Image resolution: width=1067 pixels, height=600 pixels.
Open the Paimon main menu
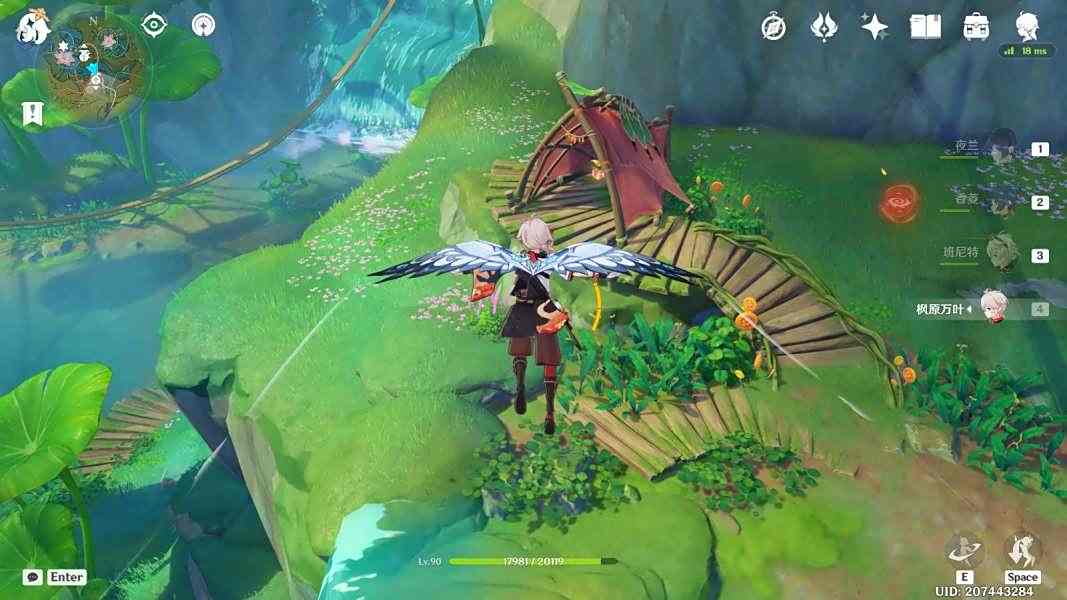(x=32, y=27)
